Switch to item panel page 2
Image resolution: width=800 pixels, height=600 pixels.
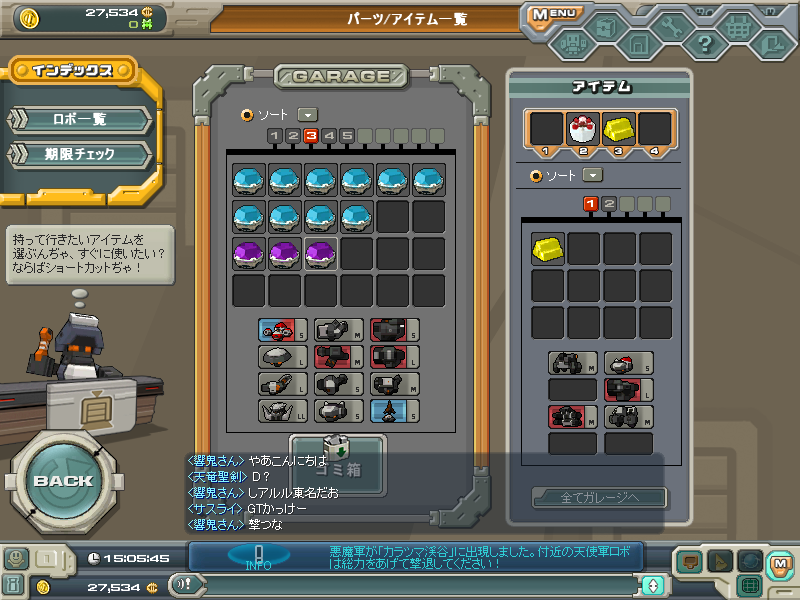(609, 204)
